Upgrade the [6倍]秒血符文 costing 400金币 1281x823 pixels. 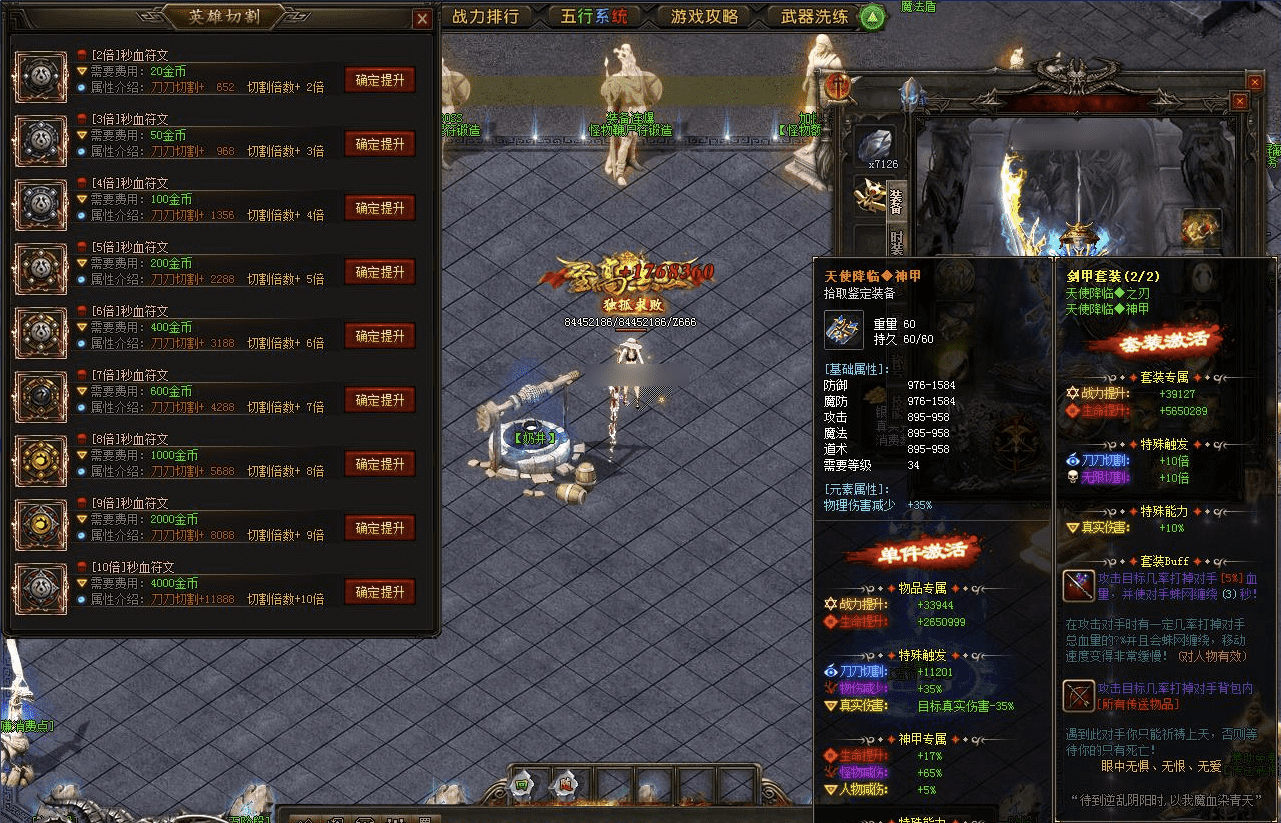pyautogui.click(x=380, y=337)
